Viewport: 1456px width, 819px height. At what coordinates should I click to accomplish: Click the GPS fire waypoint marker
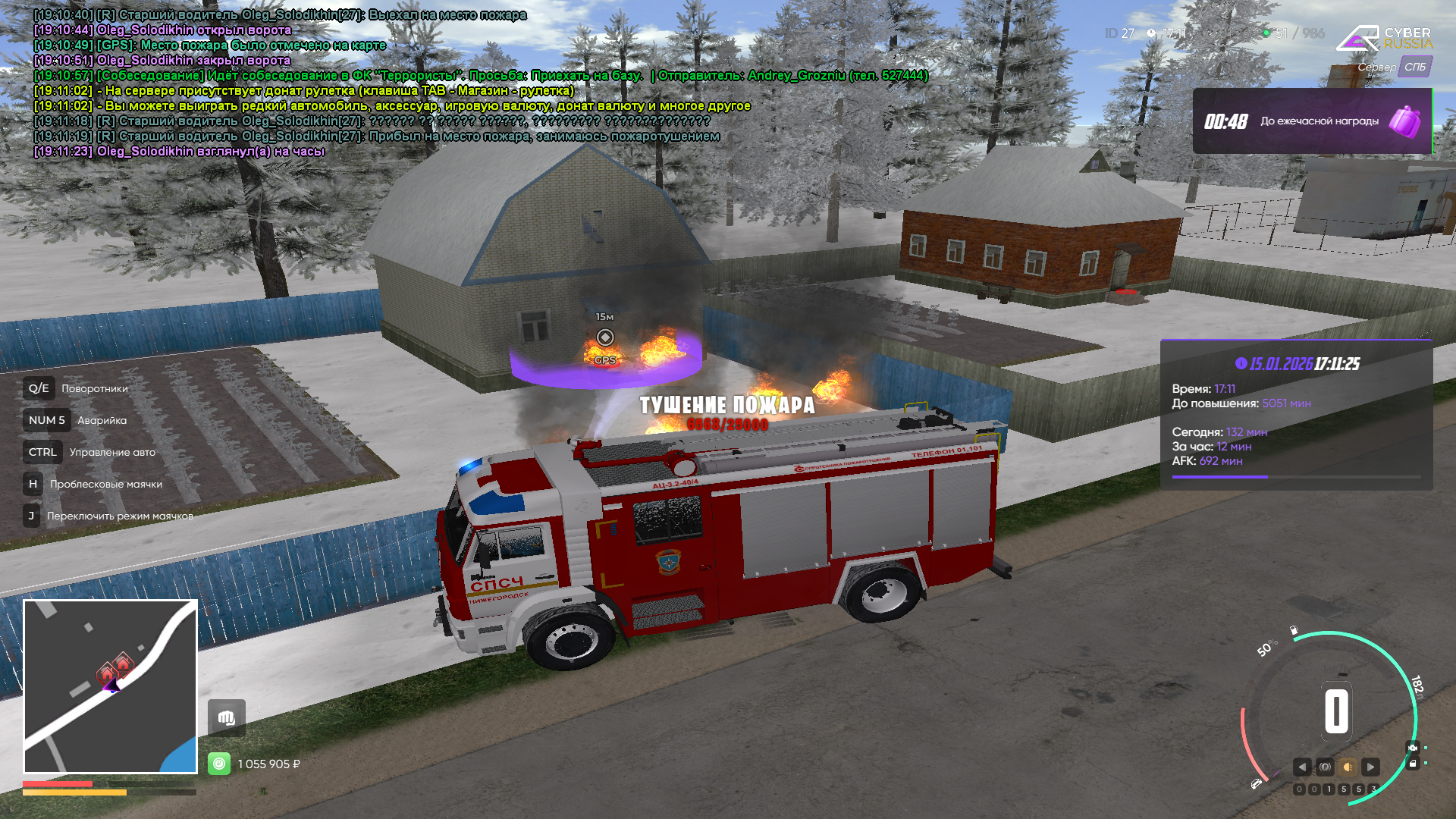click(605, 338)
